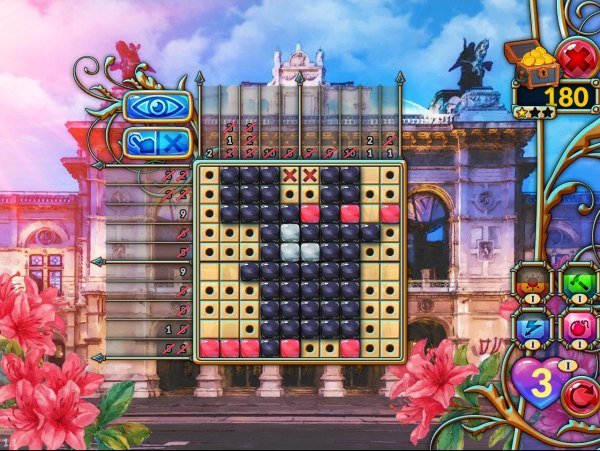Toggle the blue eye preview button
Image resolution: width=600 pixels, height=451 pixels.
click(156, 107)
